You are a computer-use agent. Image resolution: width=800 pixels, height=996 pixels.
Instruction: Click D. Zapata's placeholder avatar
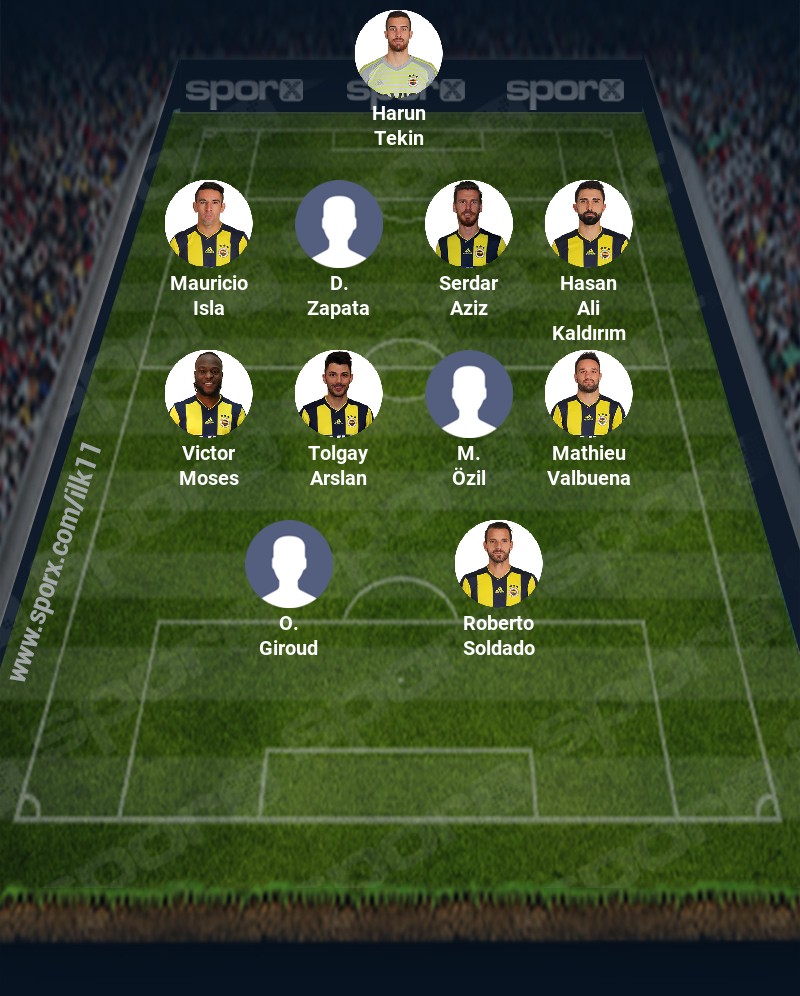click(x=339, y=224)
